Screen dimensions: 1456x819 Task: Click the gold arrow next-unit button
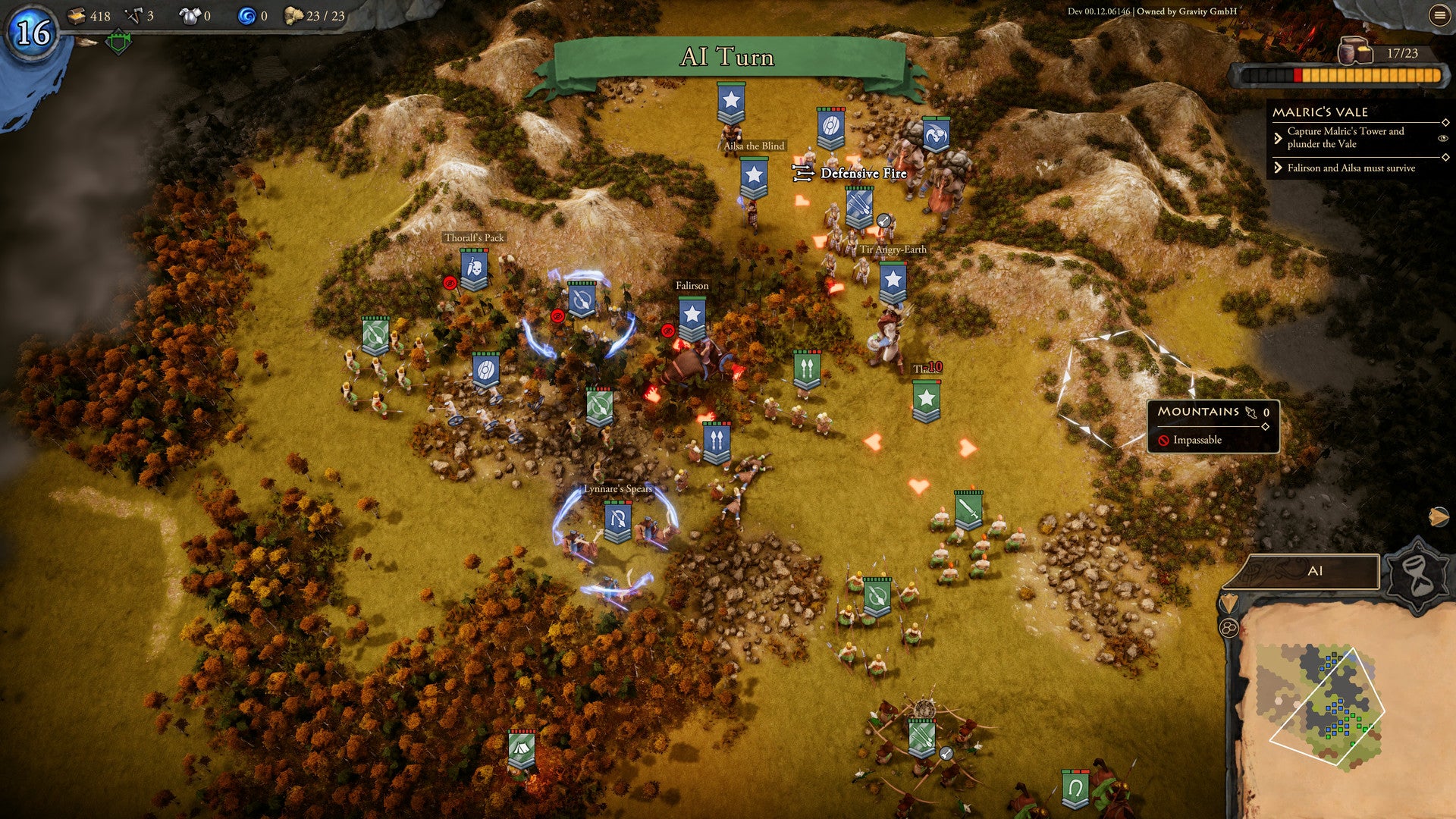1438,517
